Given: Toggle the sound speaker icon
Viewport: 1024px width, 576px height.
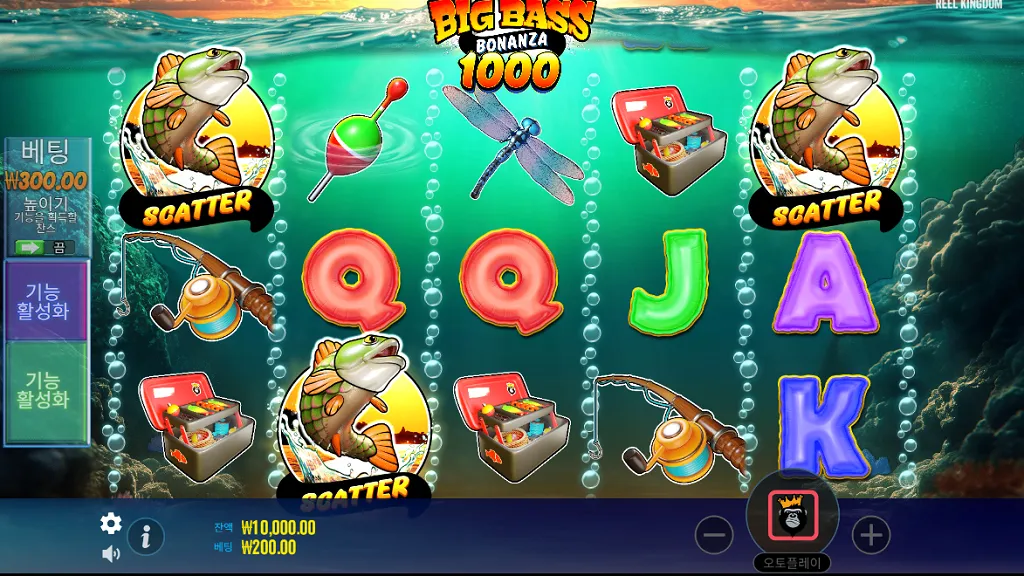Looking at the screenshot, I should click(x=111, y=553).
